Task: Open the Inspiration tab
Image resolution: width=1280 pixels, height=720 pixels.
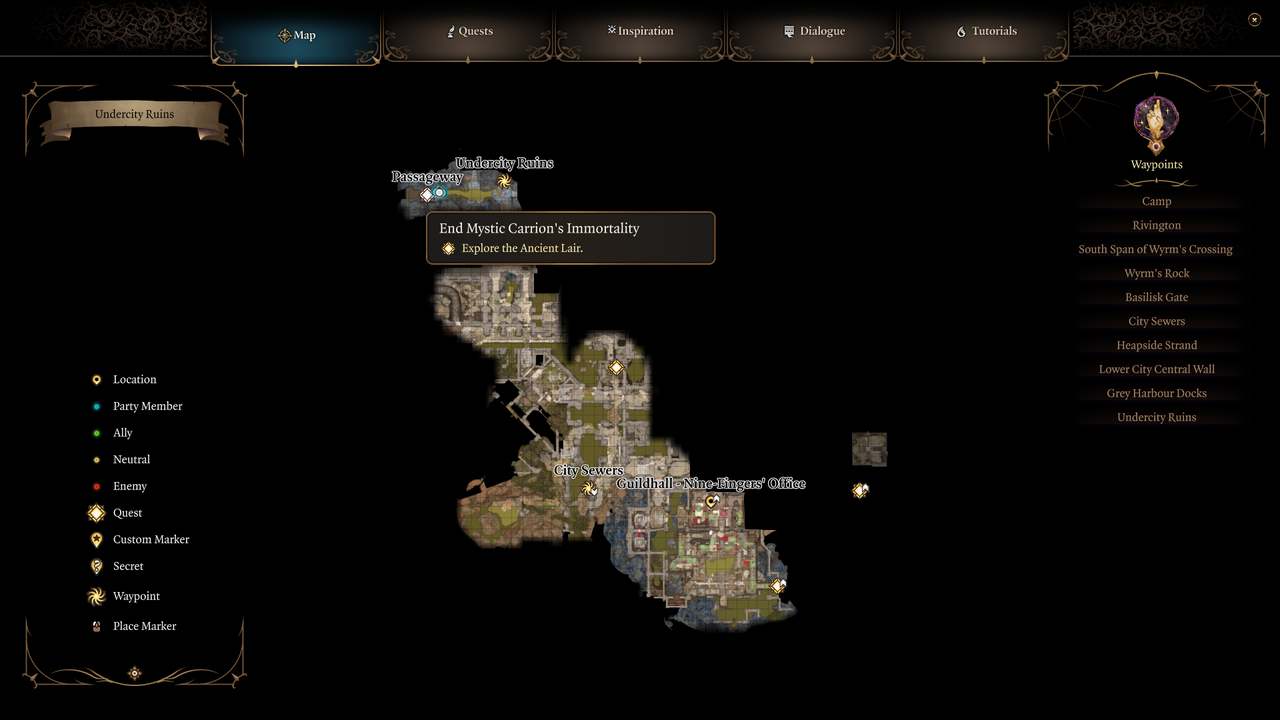Action: (640, 31)
